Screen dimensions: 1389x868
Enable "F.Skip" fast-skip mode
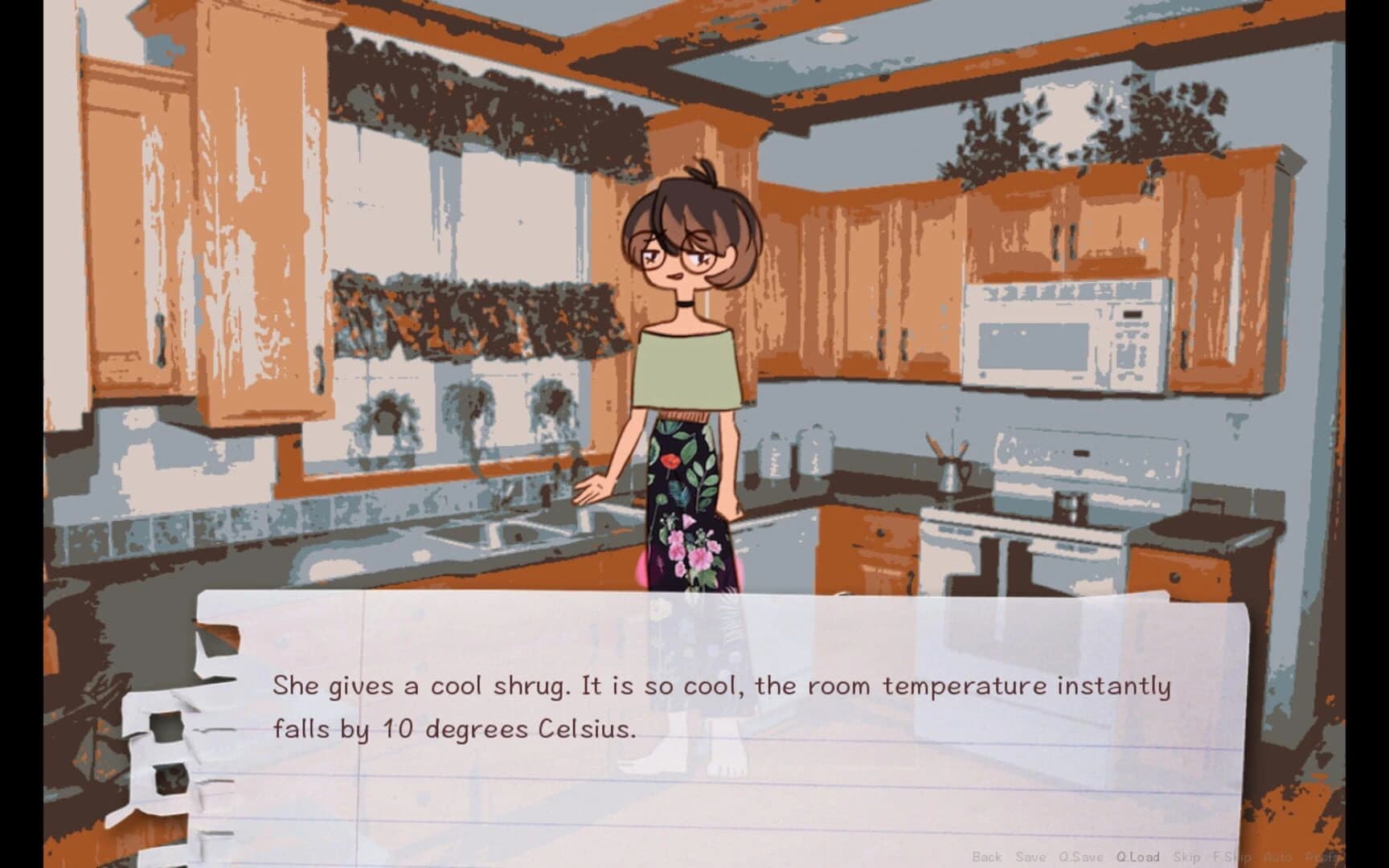(x=1231, y=856)
